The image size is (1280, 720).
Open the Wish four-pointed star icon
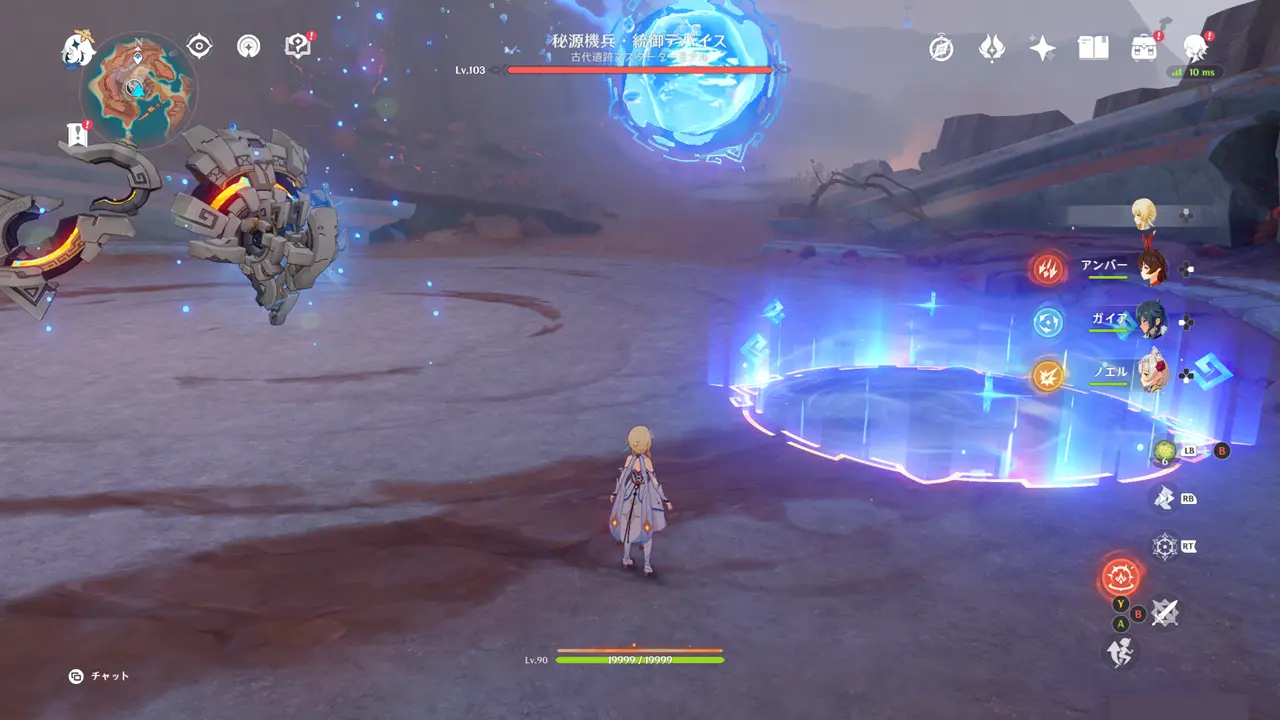[x=1042, y=48]
